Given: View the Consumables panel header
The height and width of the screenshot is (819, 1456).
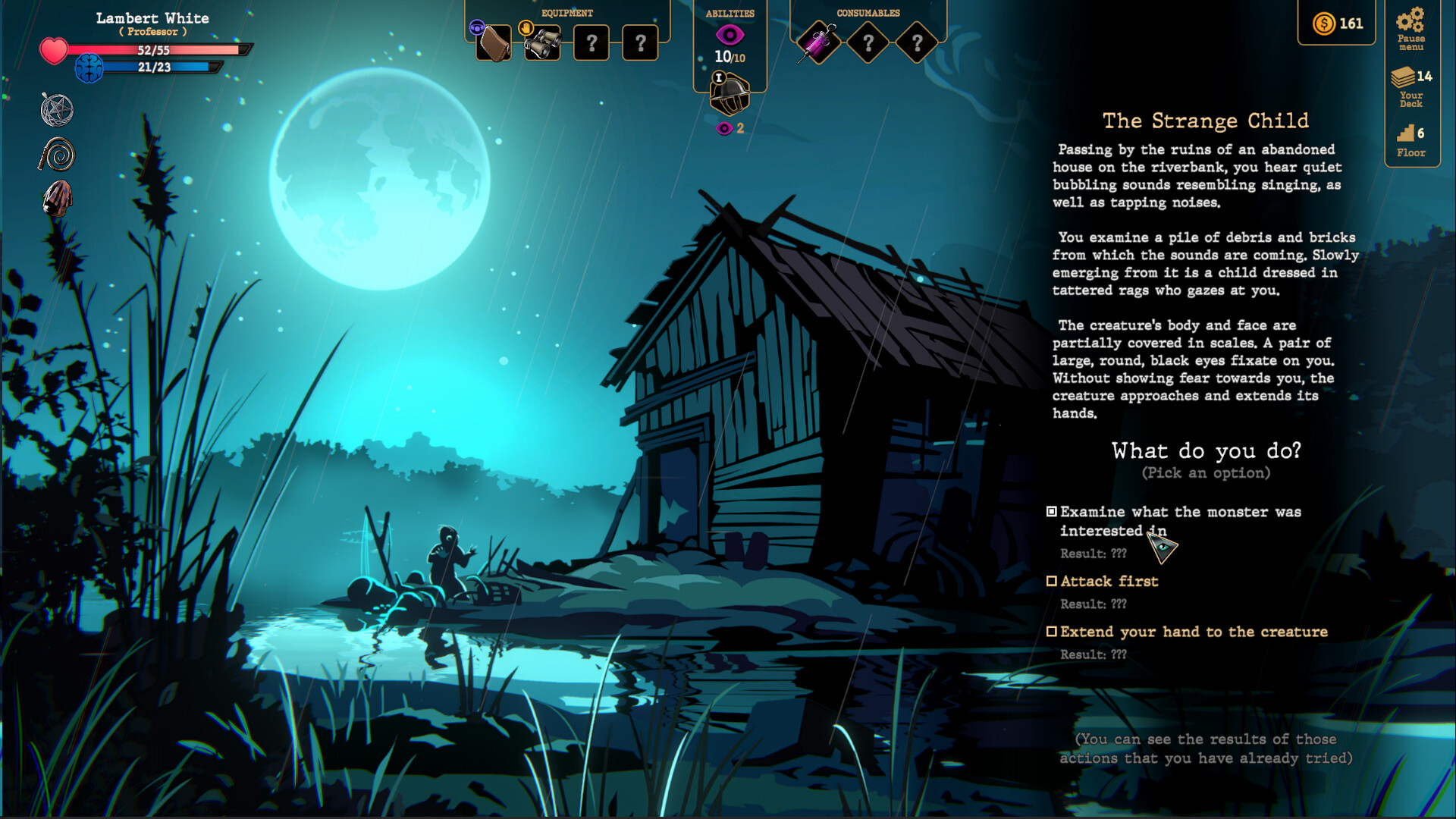Looking at the screenshot, I should coord(868,12).
